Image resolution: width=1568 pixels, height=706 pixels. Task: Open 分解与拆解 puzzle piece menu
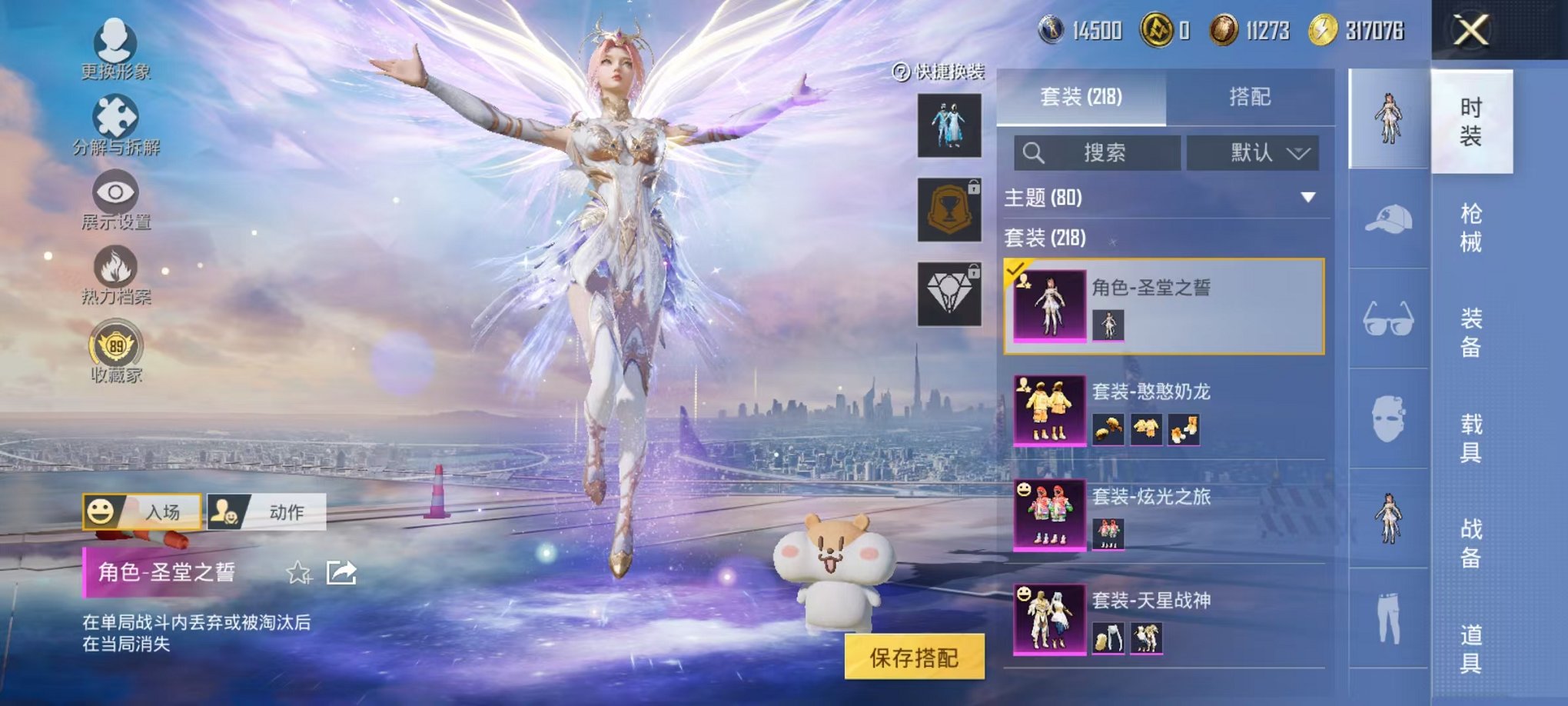tap(115, 123)
